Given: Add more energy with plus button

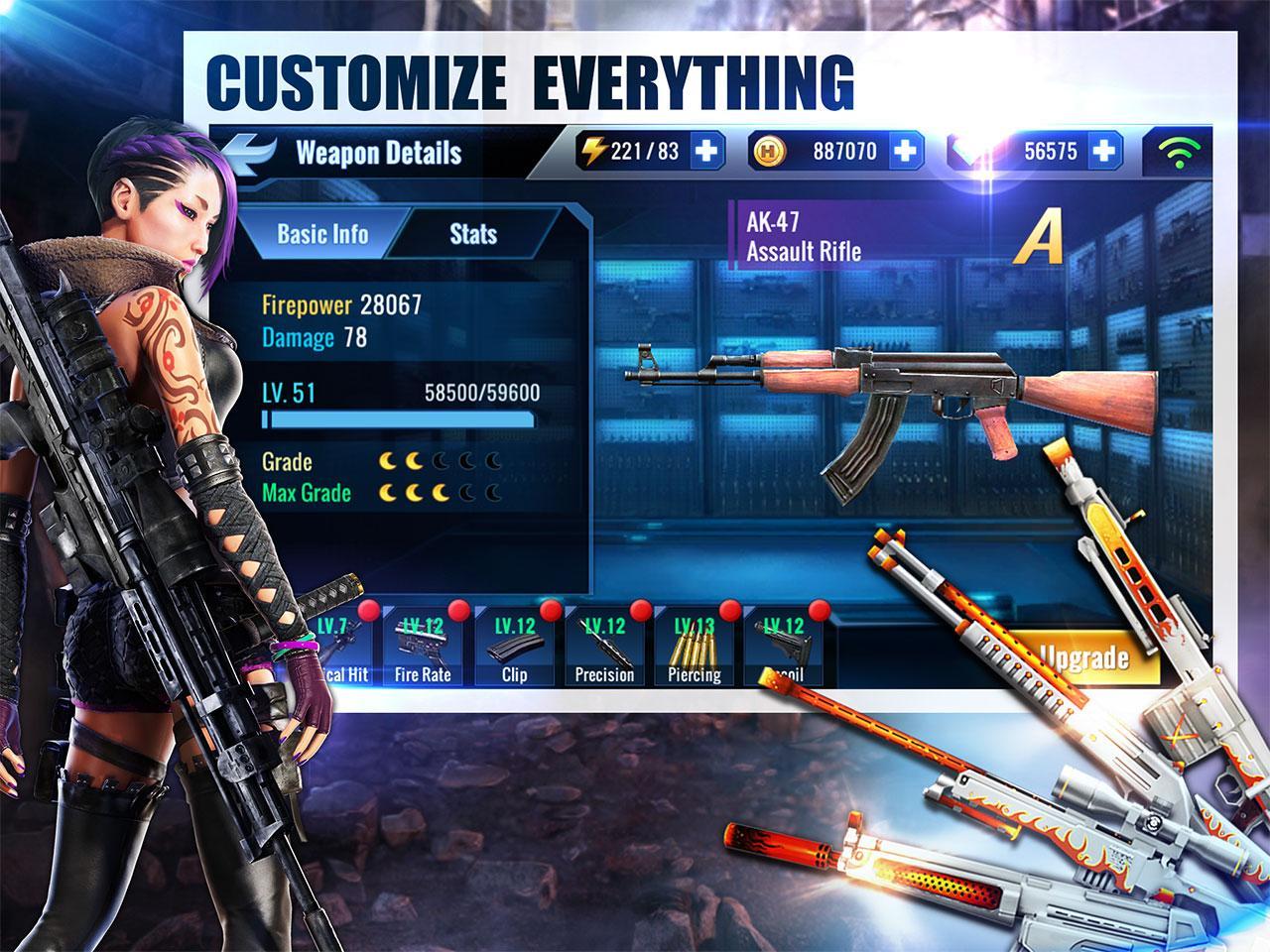Looking at the screenshot, I should (x=706, y=152).
